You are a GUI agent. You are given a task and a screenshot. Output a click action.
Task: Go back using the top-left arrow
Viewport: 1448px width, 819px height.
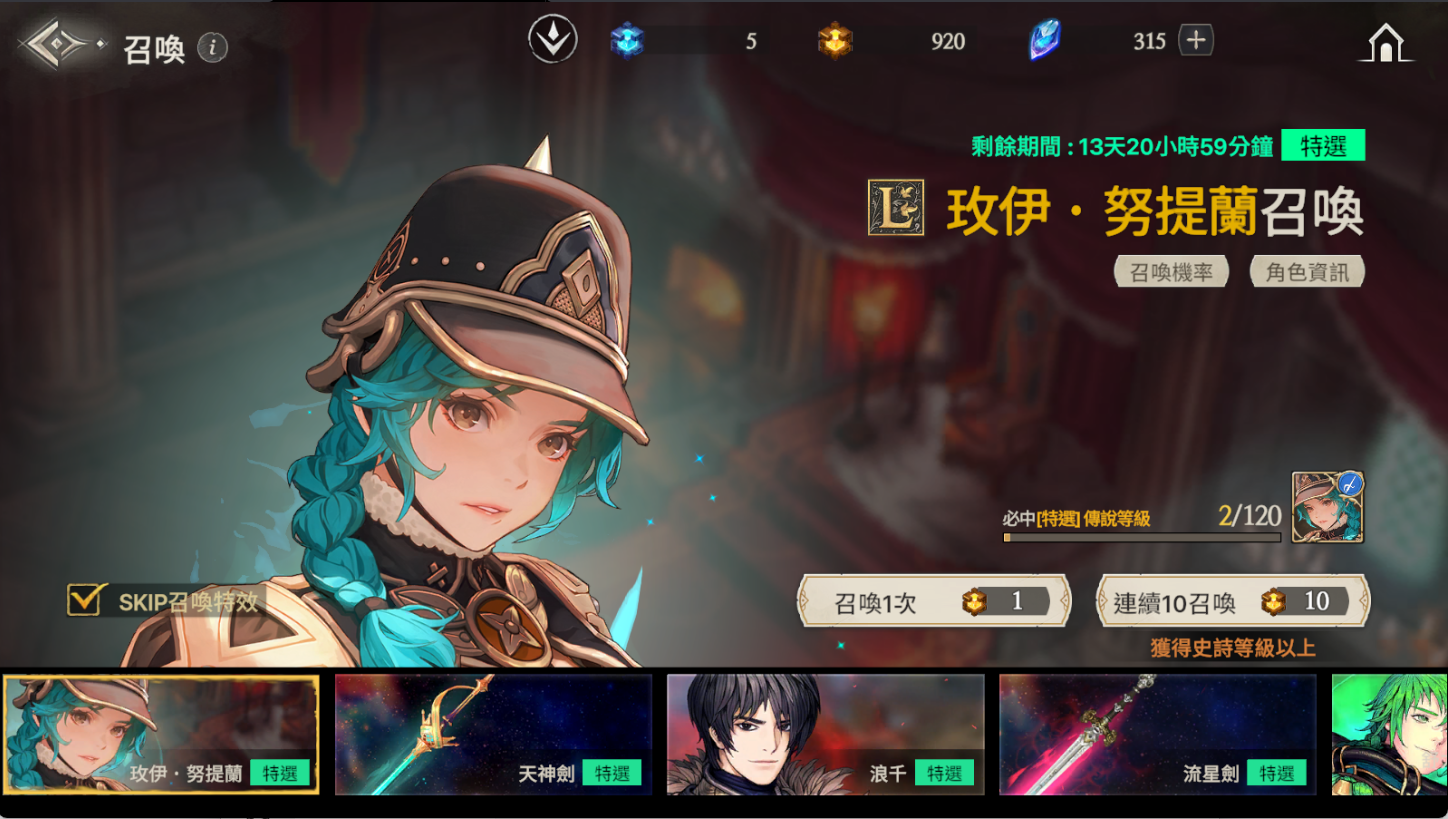pyautogui.click(x=58, y=45)
